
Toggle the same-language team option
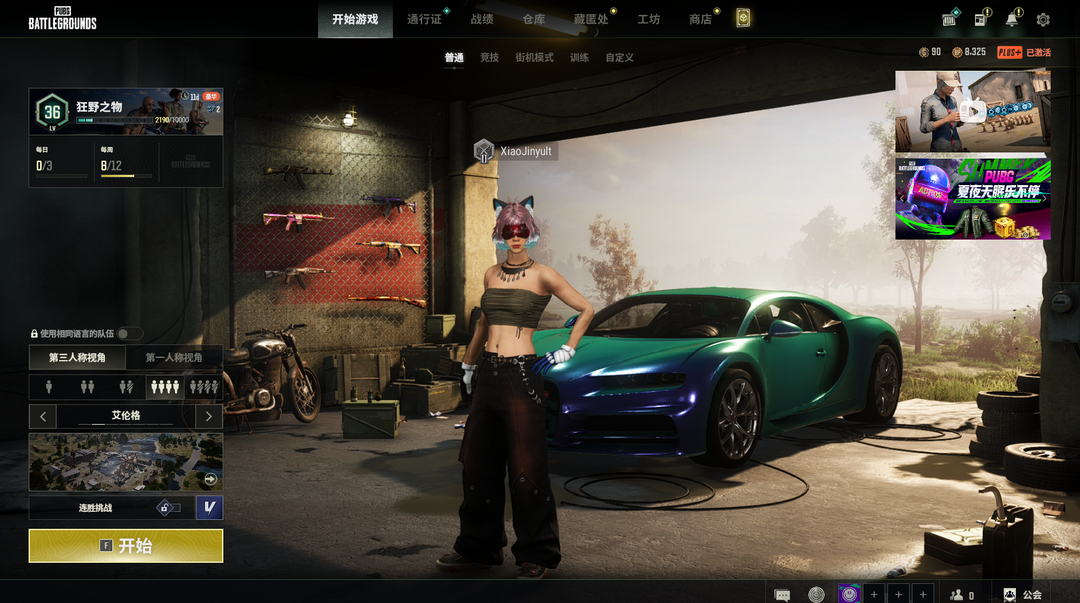[129, 334]
